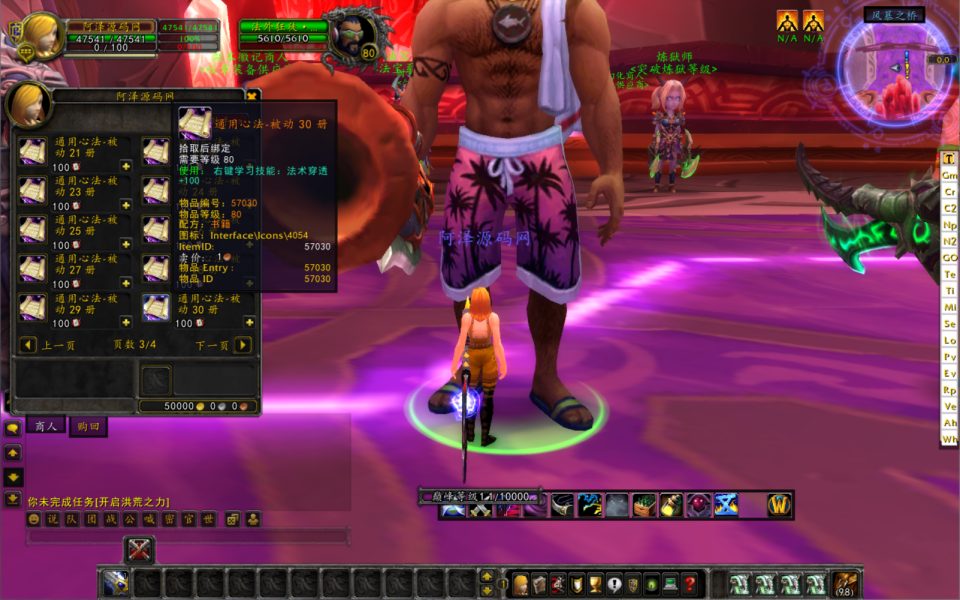This screenshot has width=960, height=600.
Task: Click the WoW logo icon button
Action: tap(779, 506)
